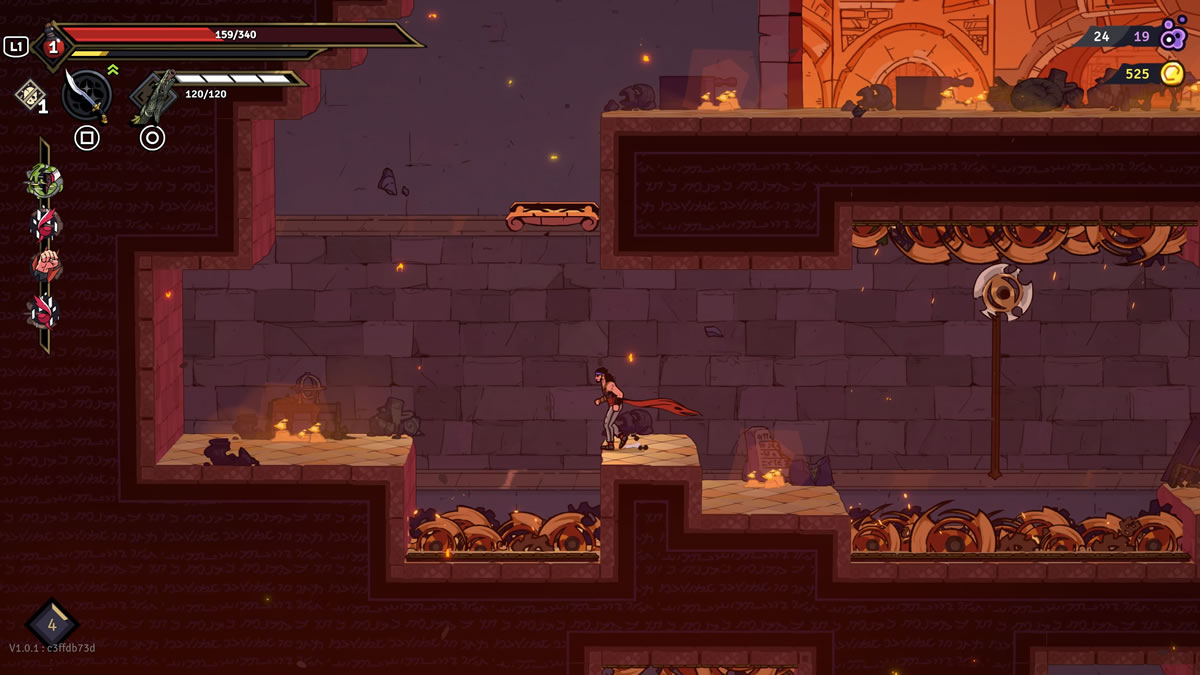The image size is (1200, 675).
Task: Click the gold coin currency icon
Action: (1172, 73)
